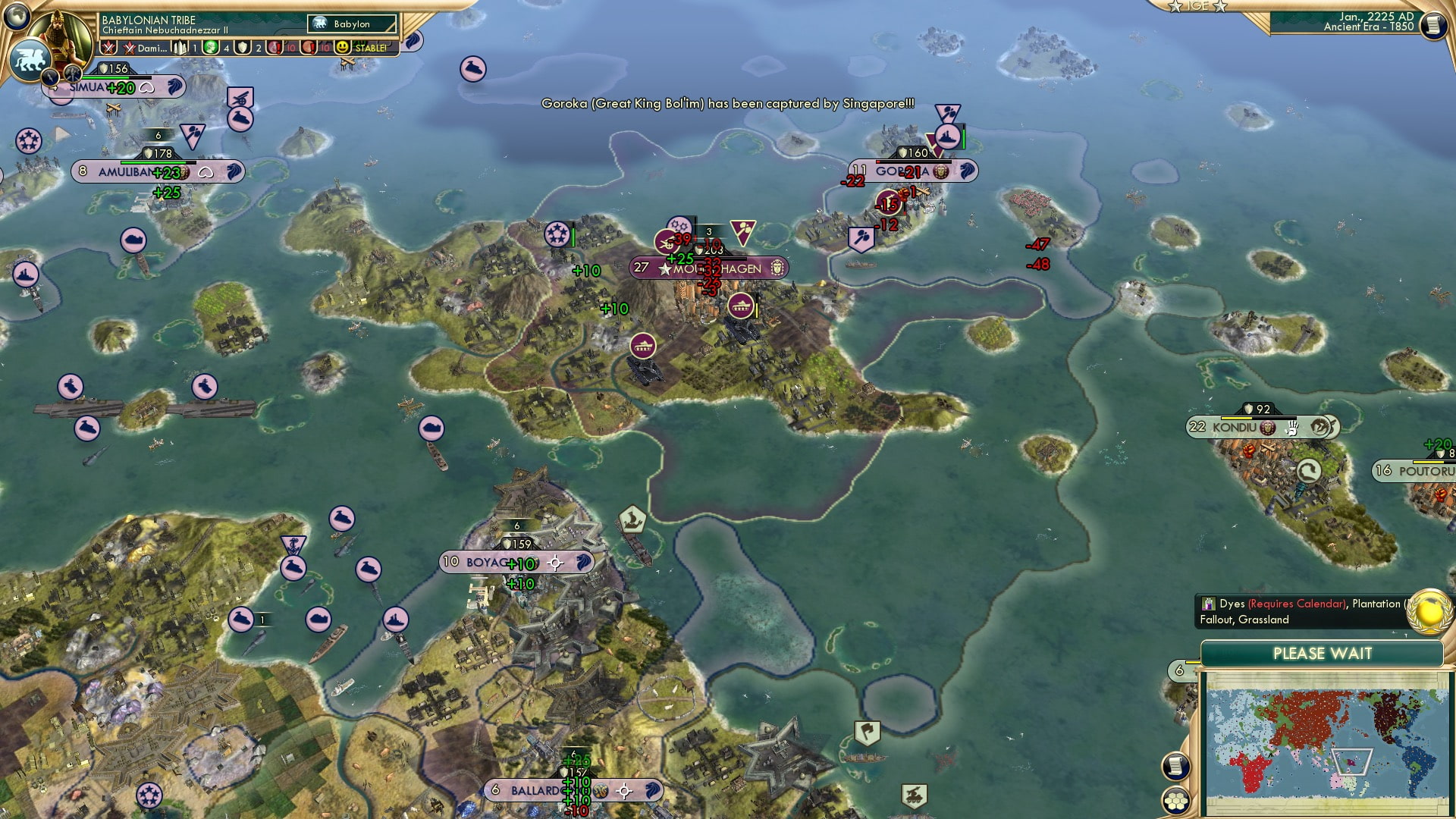Toggle the hex grid icon by the minimap
1456x819 pixels.
coord(1175,800)
